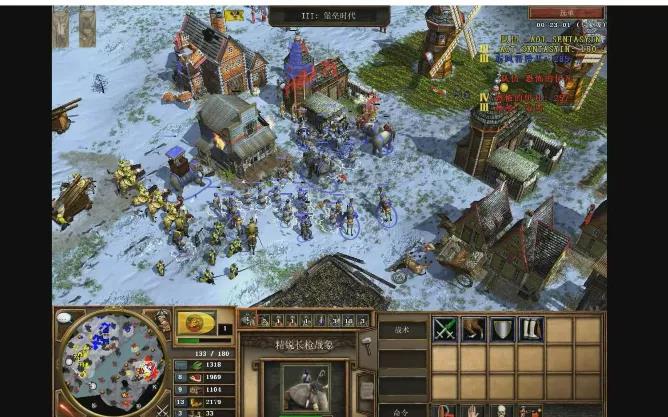This screenshot has width=668, height=417.
Task: Click the selected unit portrait
Action: coord(304,386)
